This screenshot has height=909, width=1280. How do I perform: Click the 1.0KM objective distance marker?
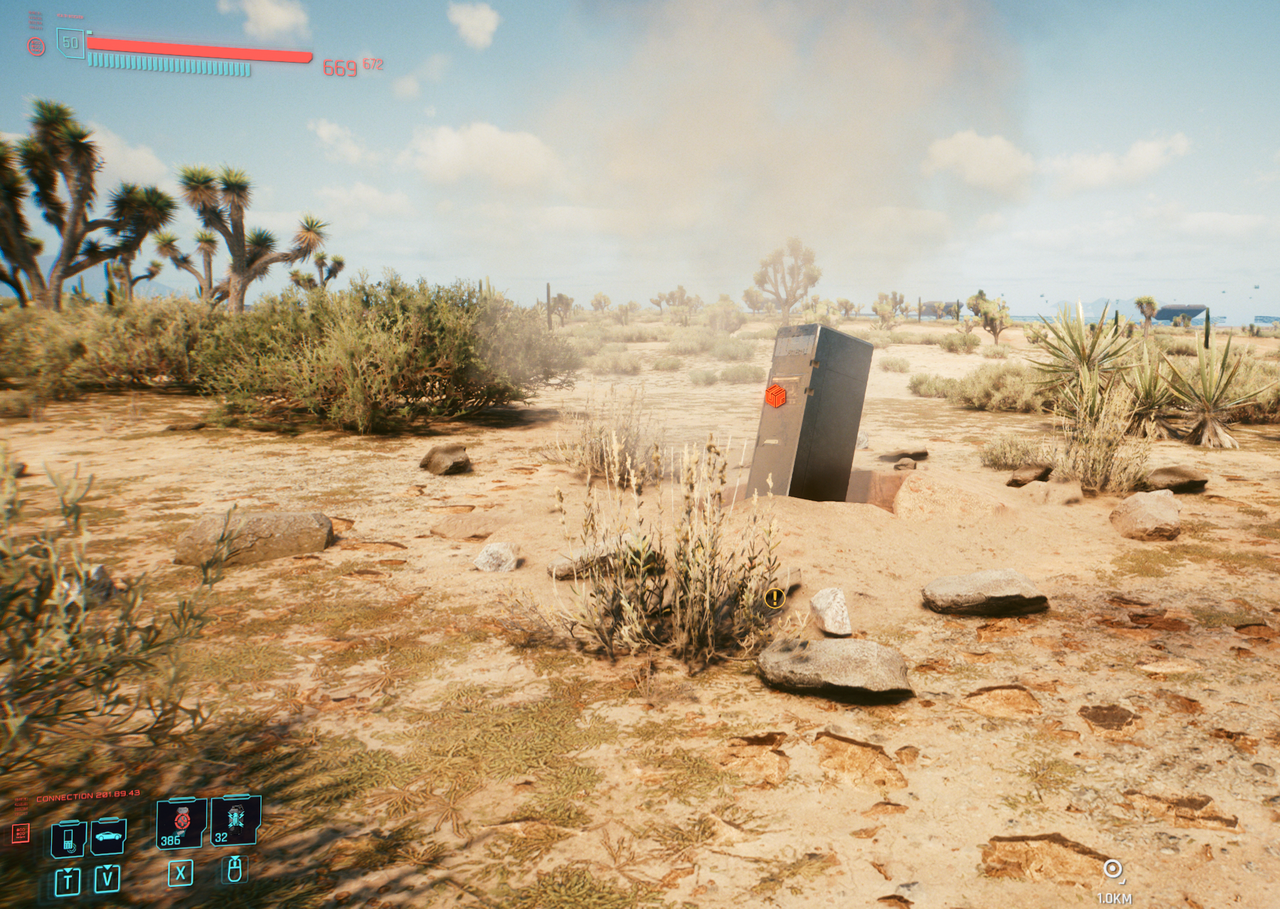tap(1113, 871)
